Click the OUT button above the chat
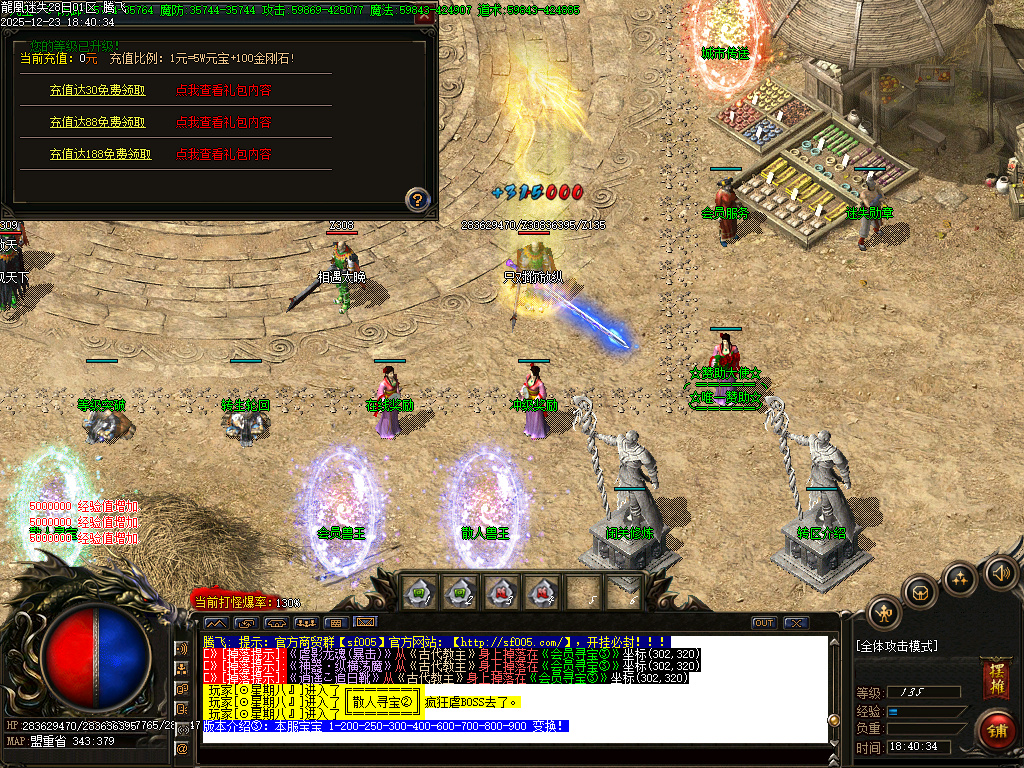Viewport: 1024px width, 768px height. pyautogui.click(x=764, y=623)
